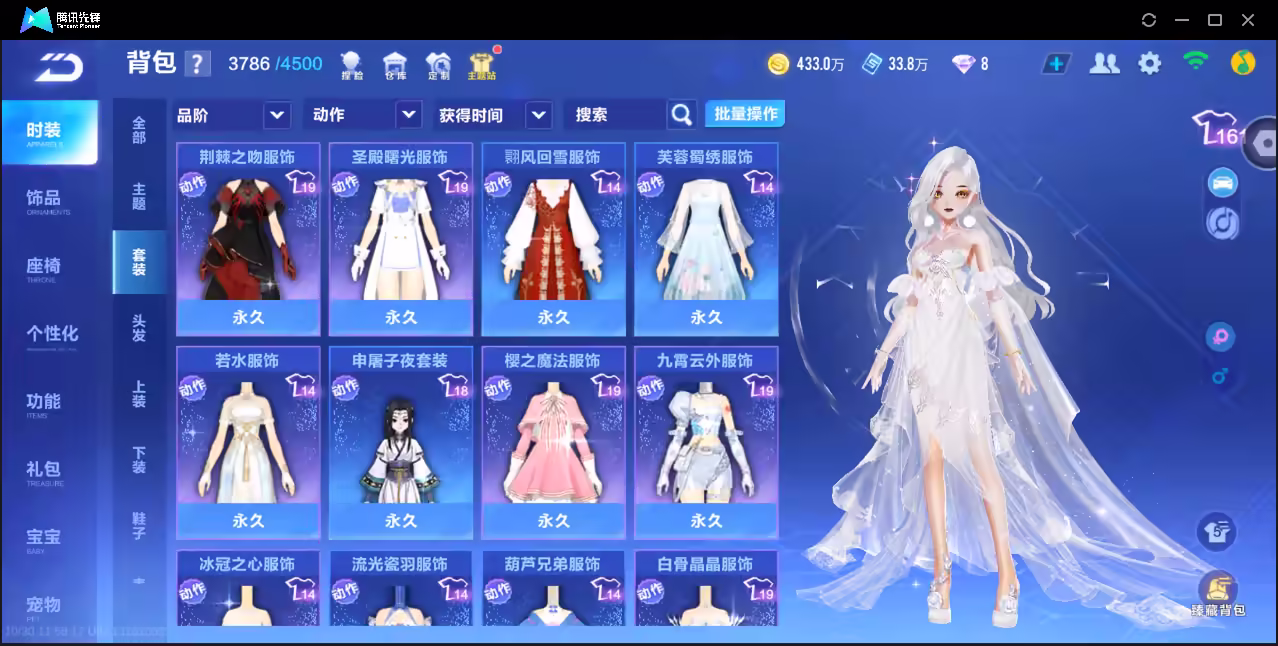Image resolution: width=1278 pixels, height=646 pixels.
Task: Show the 全部 all items sub-tab
Action: (139, 130)
